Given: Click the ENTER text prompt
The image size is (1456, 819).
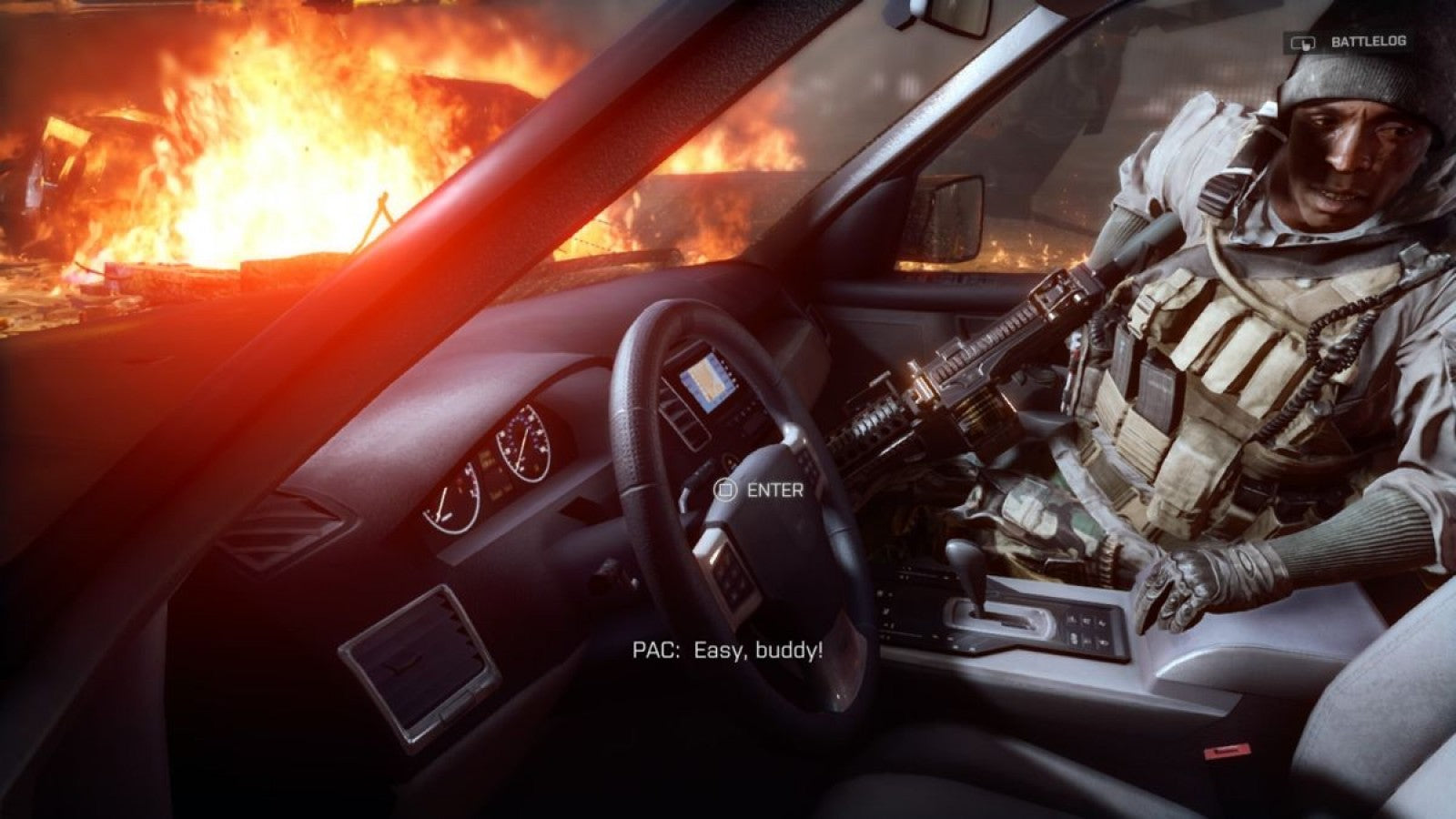Looking at the screenshot, I should 774,491.
